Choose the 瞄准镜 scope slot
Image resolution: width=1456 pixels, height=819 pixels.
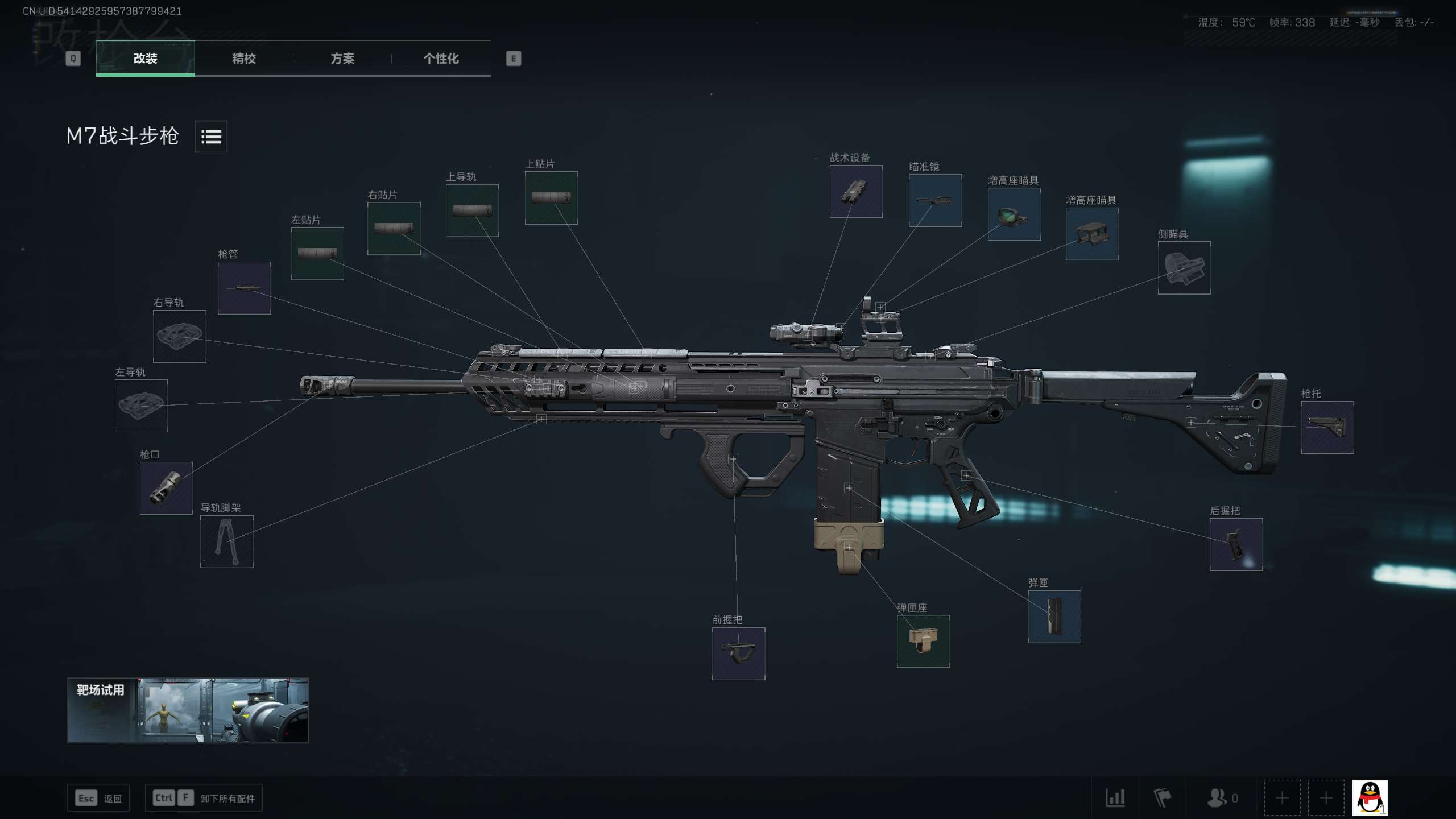[x=935, y=201]
